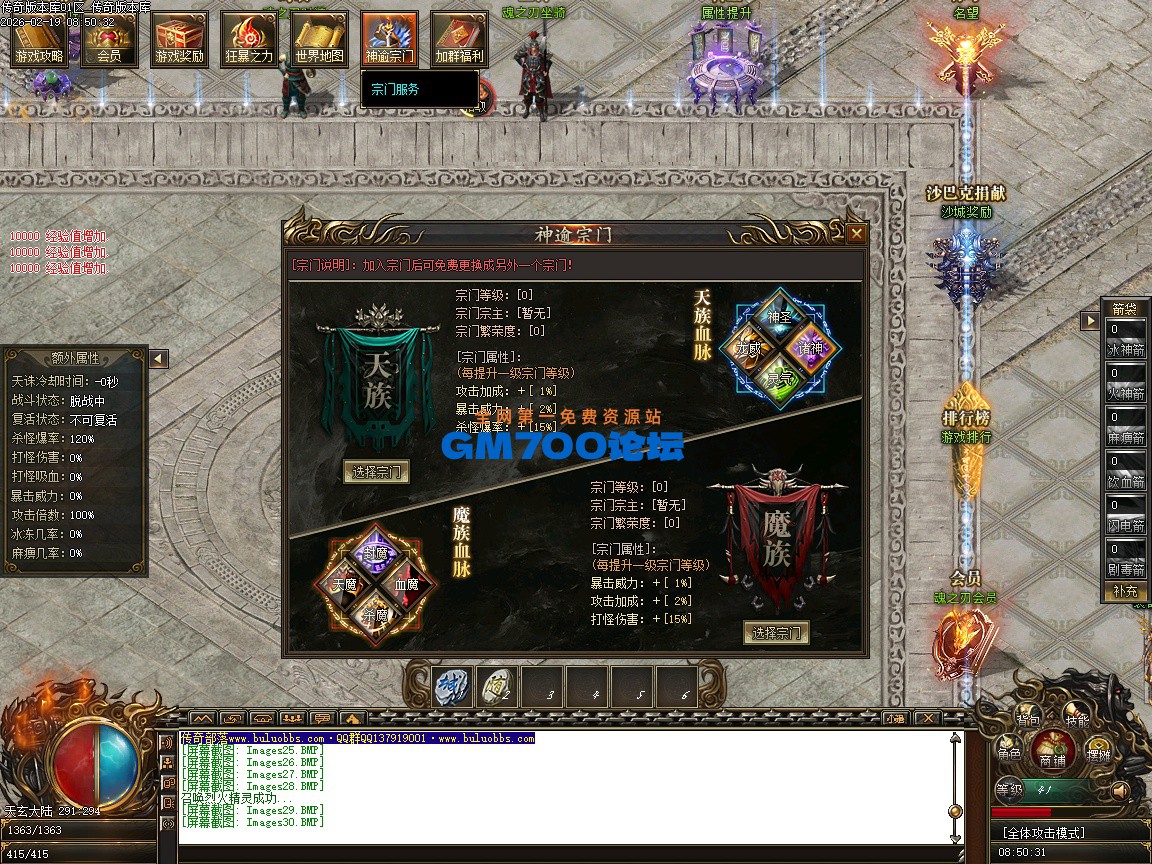Click the 补充 refill button under the quiver
The height and width of the screenshot is (864, 1152).
[1125, 591]
